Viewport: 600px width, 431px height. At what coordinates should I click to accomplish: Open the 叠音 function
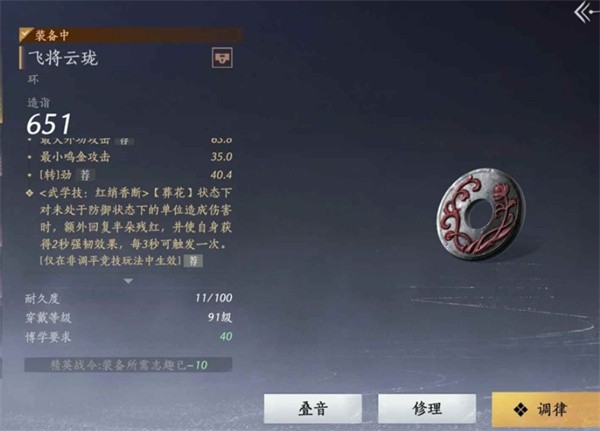click(x=313, y=410)
